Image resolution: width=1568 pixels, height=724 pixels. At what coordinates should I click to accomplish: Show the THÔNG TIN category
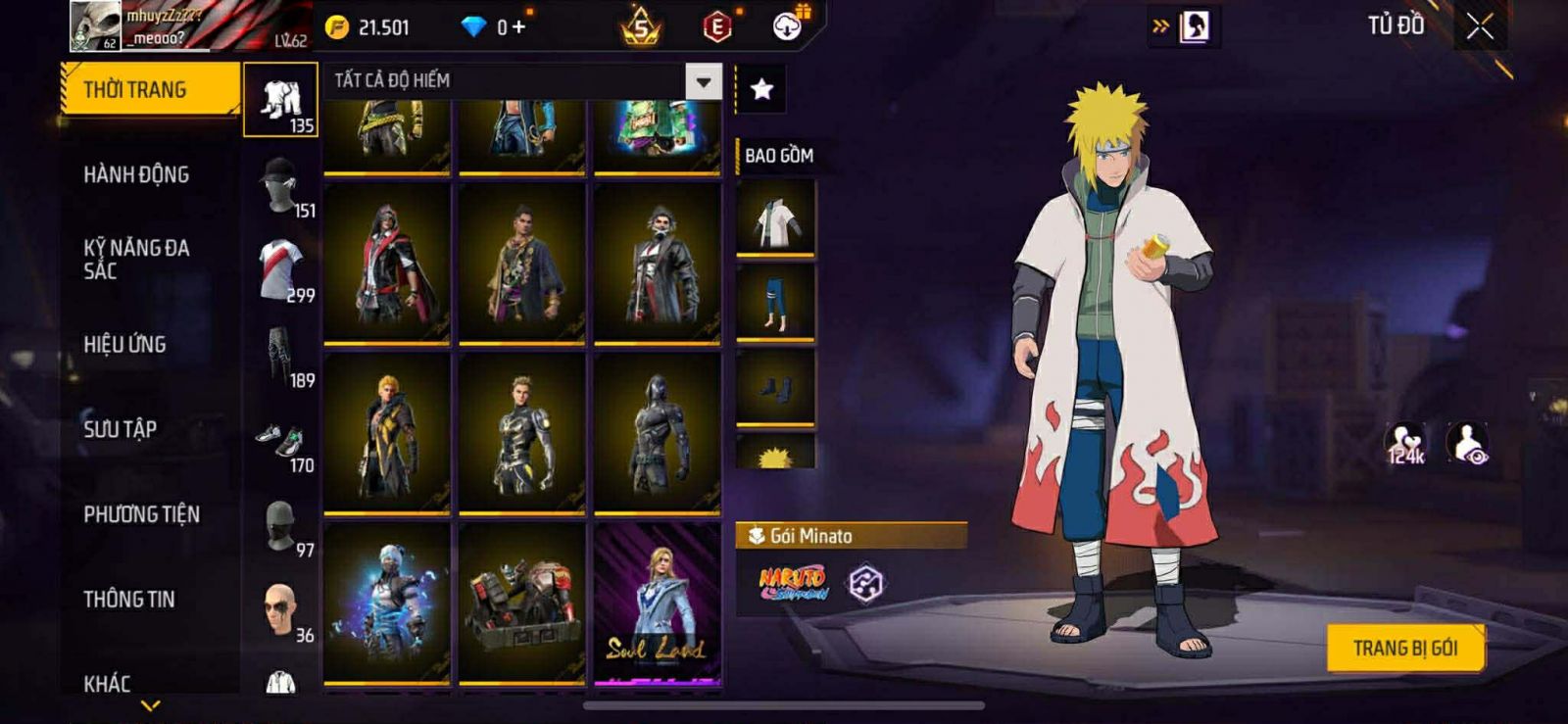(x=128, y=599)
